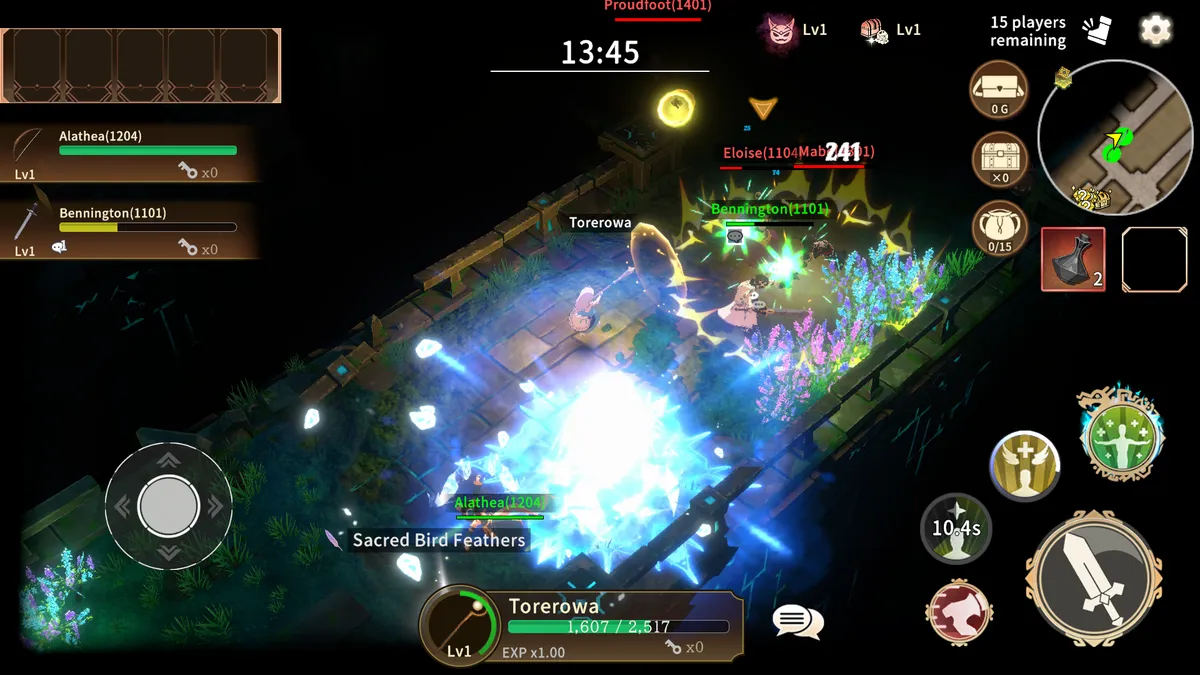Select teammate Alathea's party panel
Image resolution: width=1200 pixels, height=675 pixels.
click(x=130, y=153)
